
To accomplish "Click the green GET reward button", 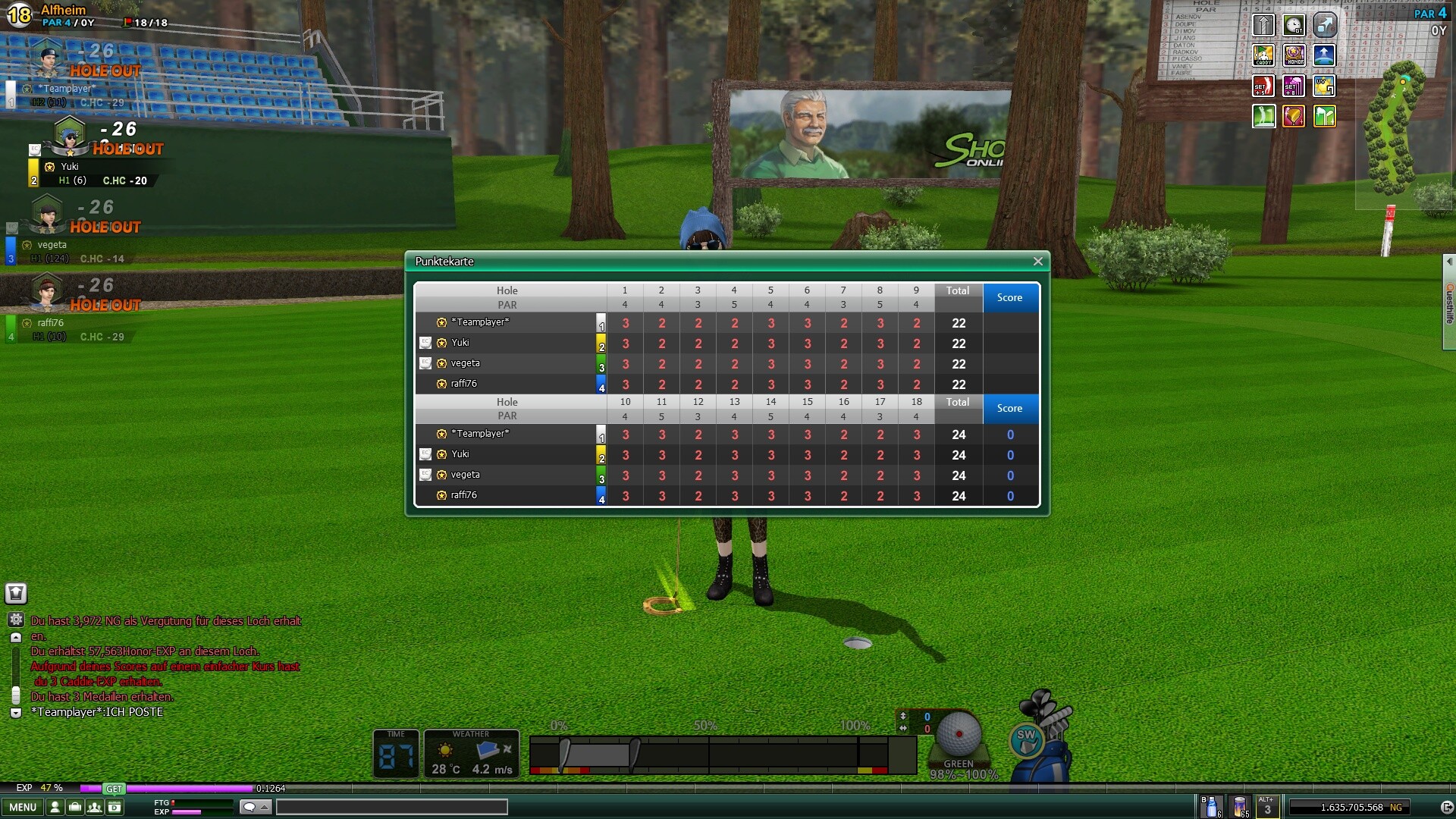I will (x=114, y=789).
